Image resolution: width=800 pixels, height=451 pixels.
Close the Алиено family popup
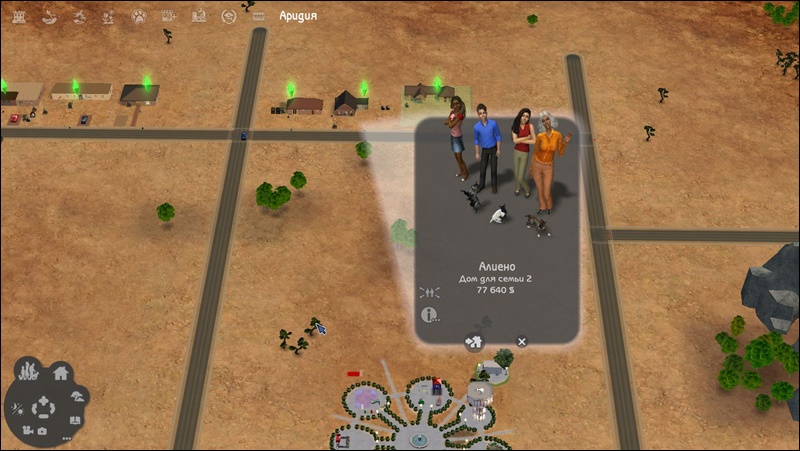pos(522,341)
